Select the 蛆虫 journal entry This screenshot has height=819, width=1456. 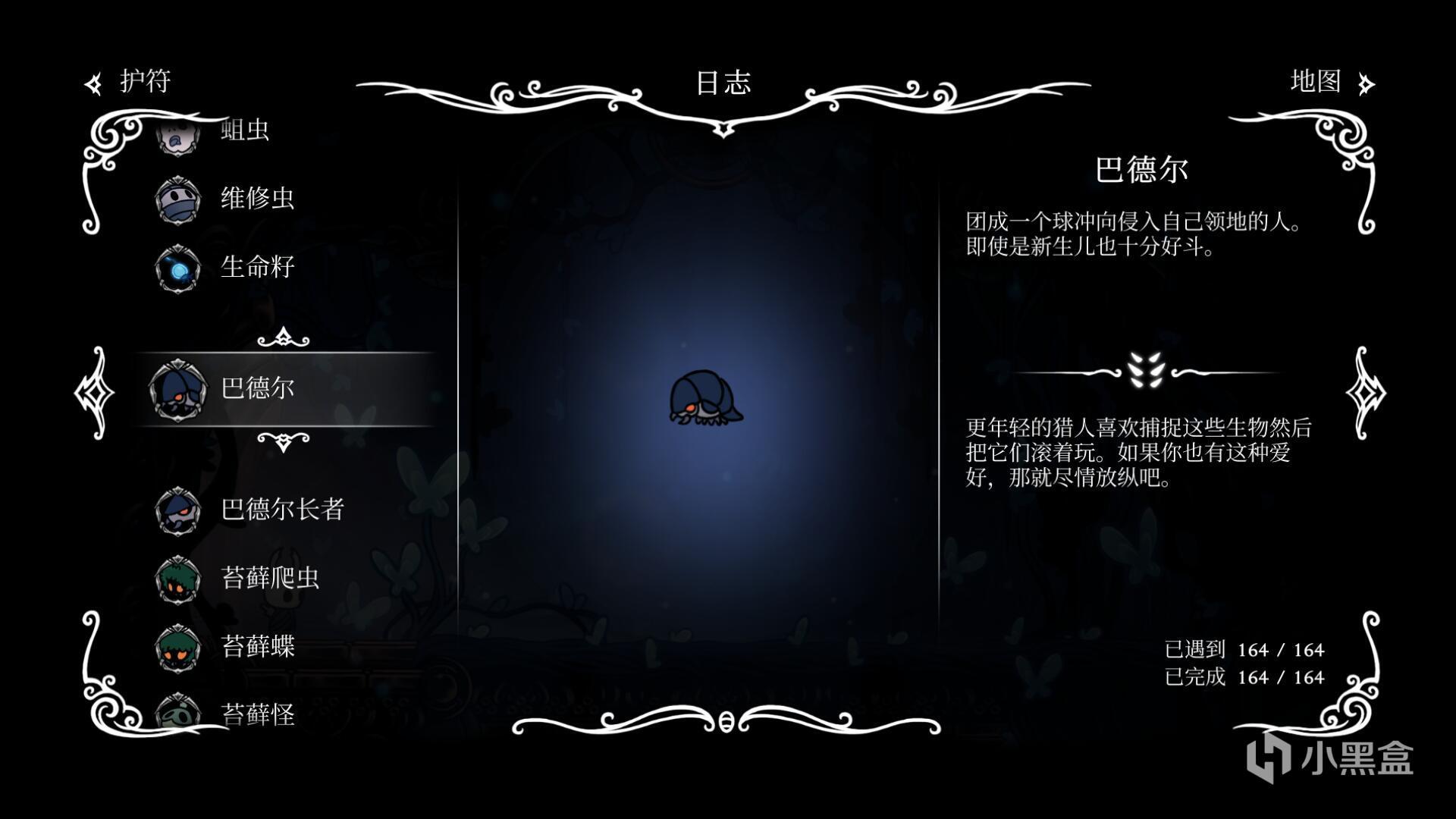pos(244,131)
